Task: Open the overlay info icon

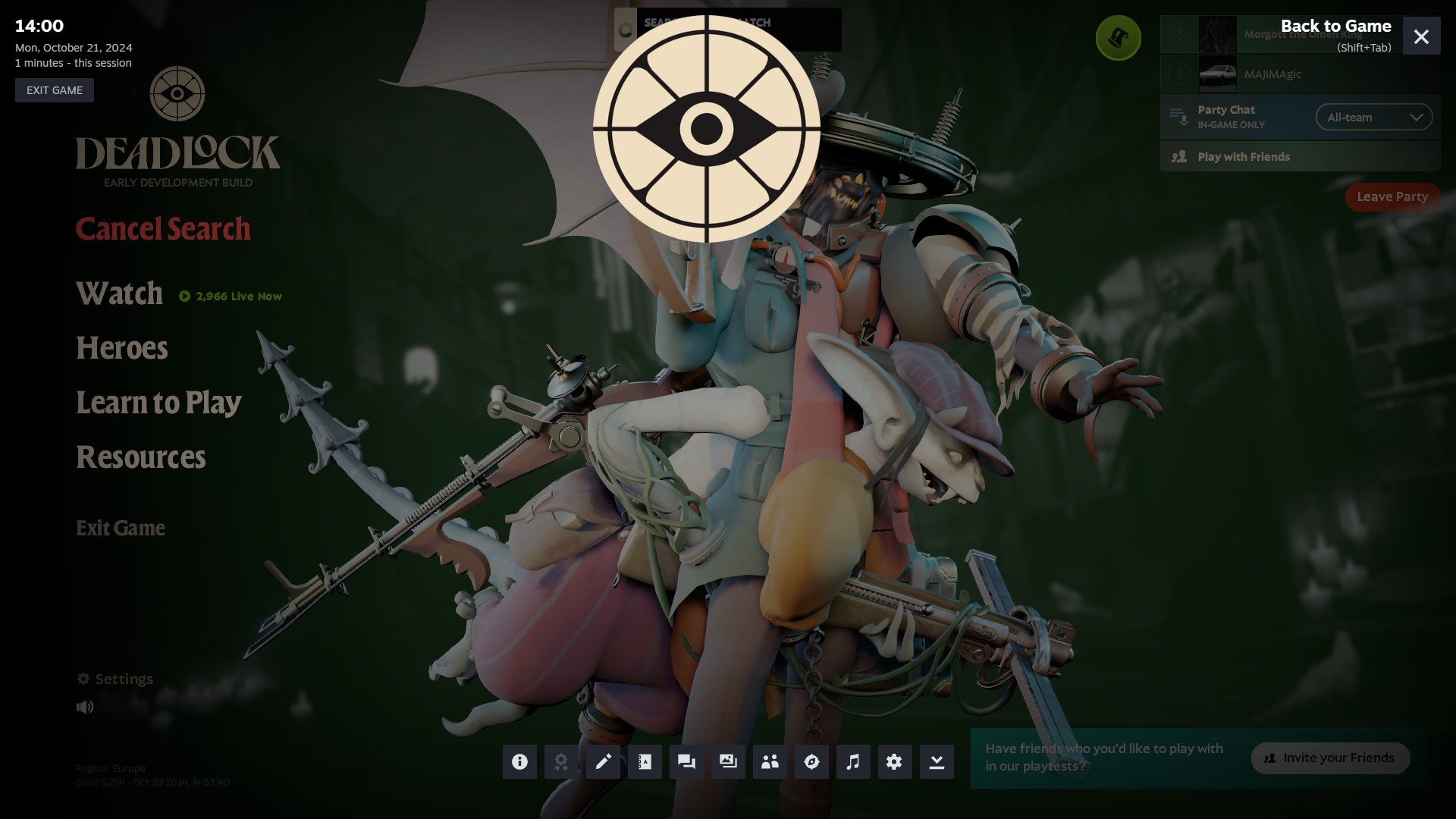Action: tap(519, 761)
